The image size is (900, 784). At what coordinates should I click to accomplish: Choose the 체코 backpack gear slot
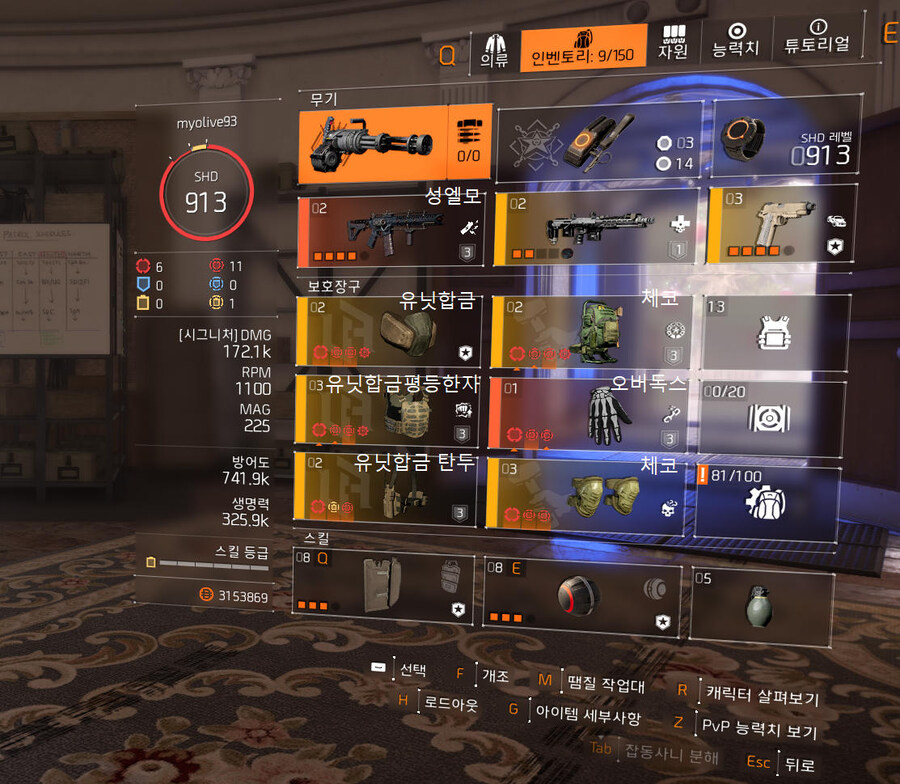pyautogui.click(x=589, y=332)
